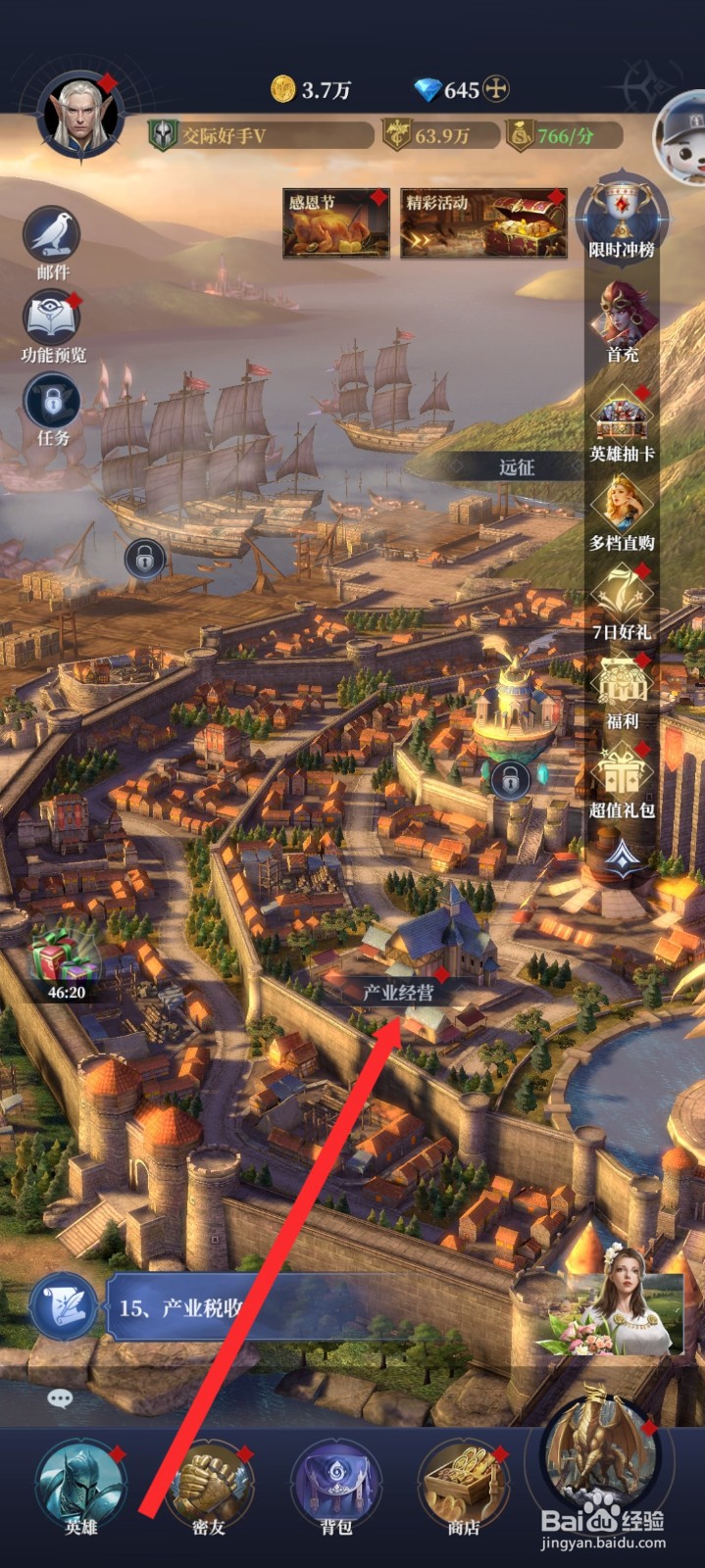Open the 背包 backpack
The image size is (705, 1568).
coord(336,1487)
